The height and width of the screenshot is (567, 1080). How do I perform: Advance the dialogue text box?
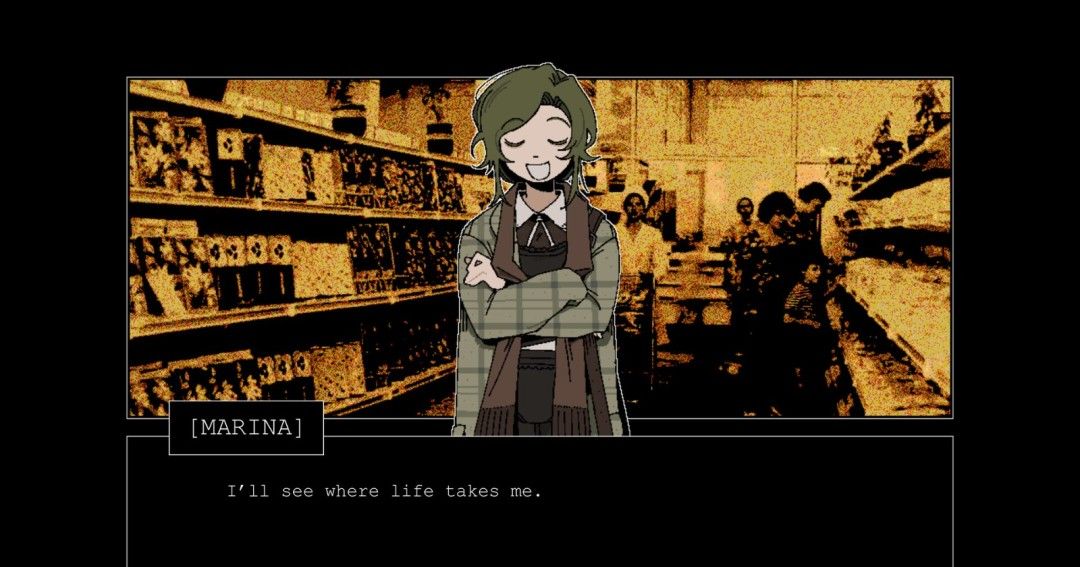point(540,500)
